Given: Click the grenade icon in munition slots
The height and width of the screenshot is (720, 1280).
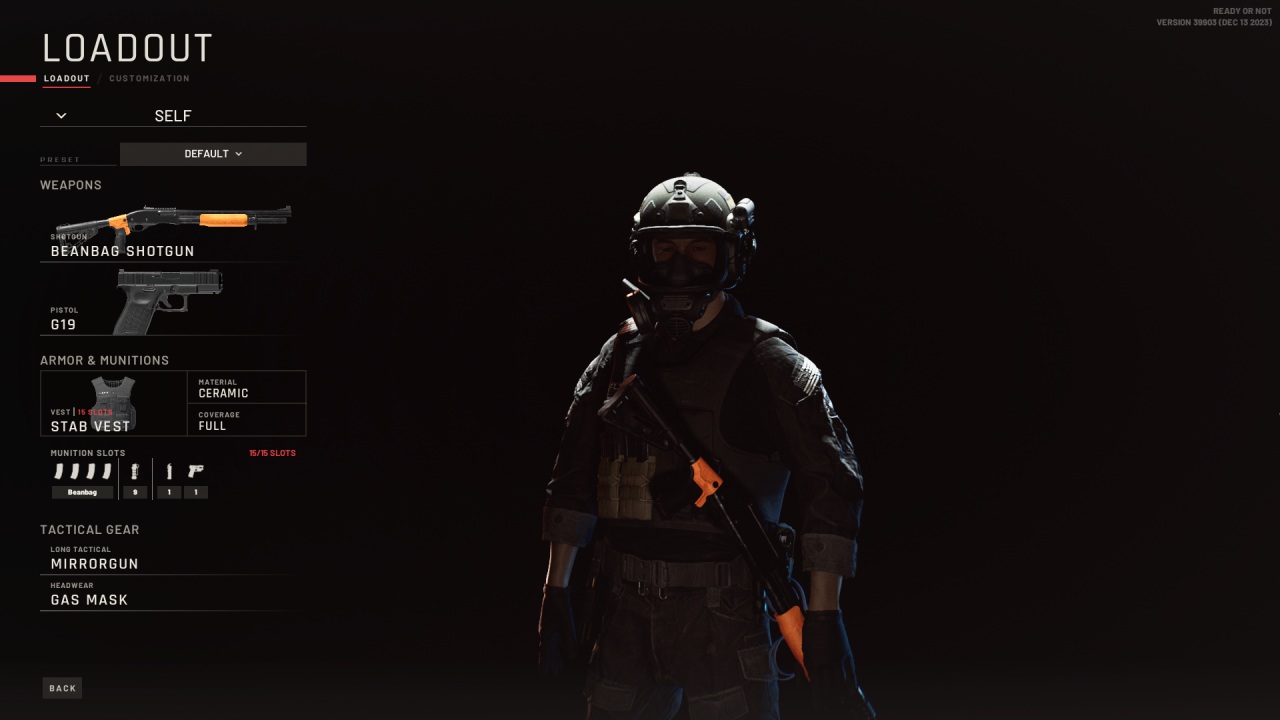Looking at the screenshot, I should pos(134,470).
